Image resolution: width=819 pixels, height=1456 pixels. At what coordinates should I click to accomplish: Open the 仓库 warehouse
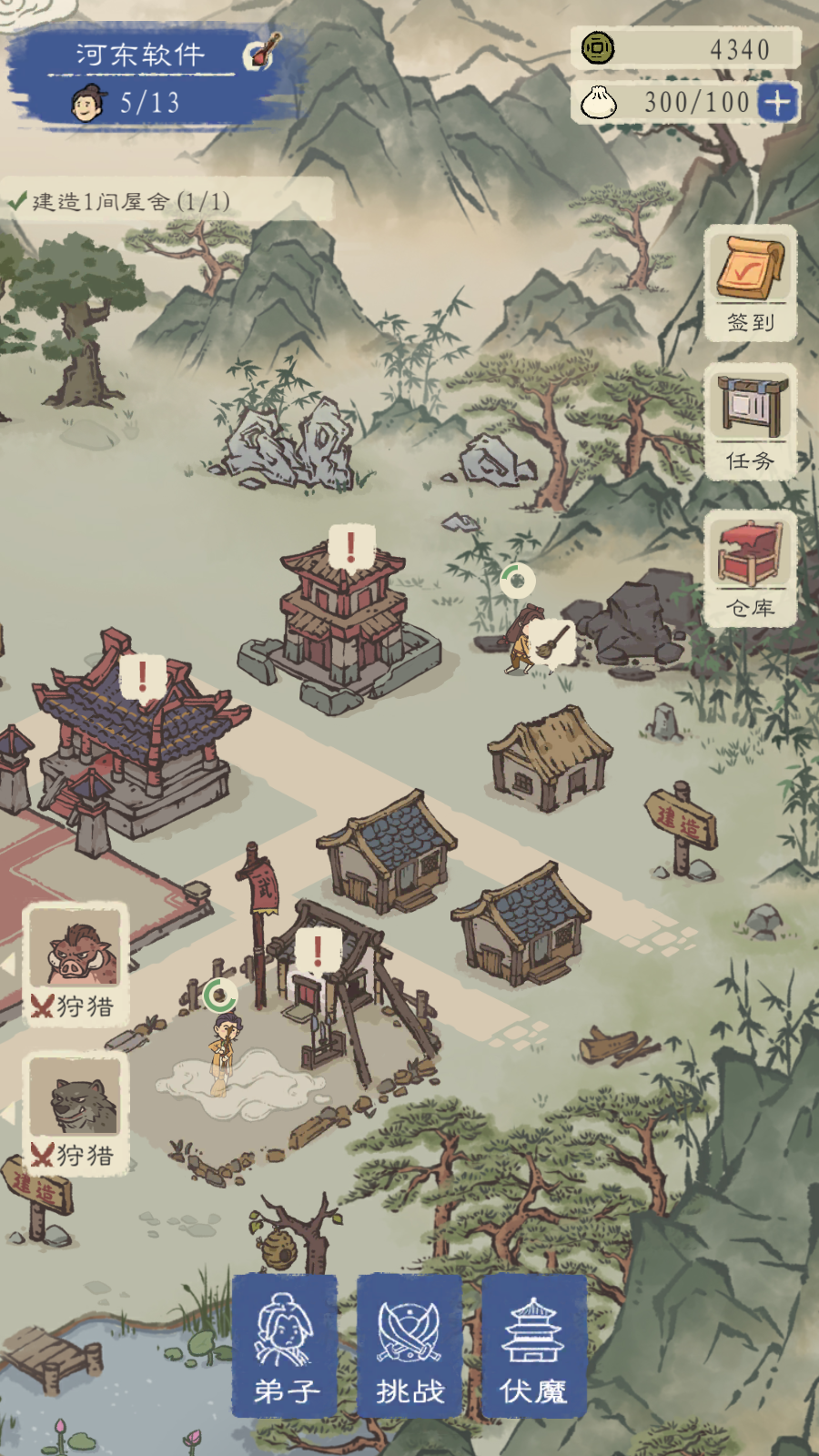tap(751, 568)
